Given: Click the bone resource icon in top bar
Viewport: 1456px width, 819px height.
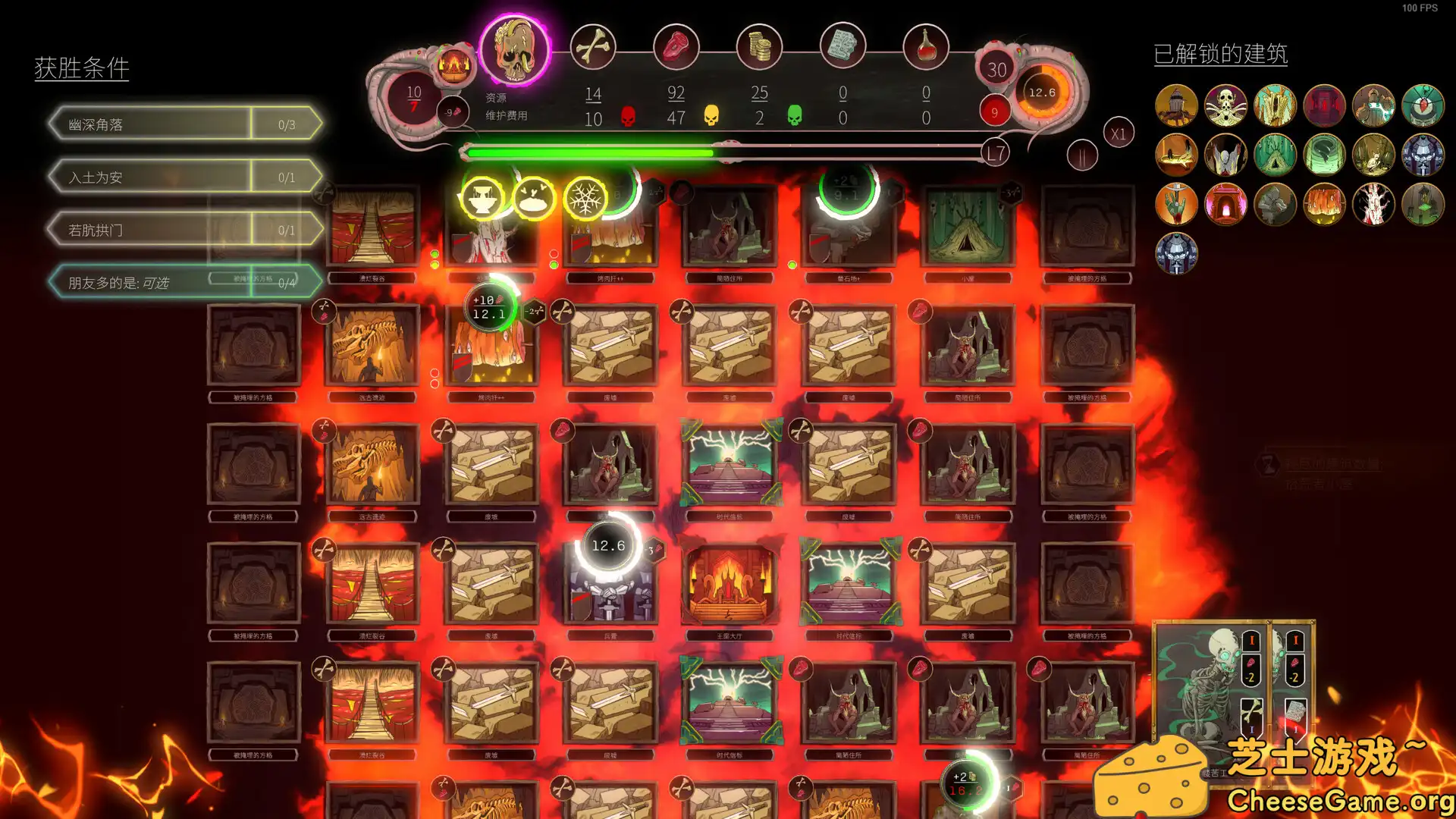Looking at the screenshot, I should 594,46.
